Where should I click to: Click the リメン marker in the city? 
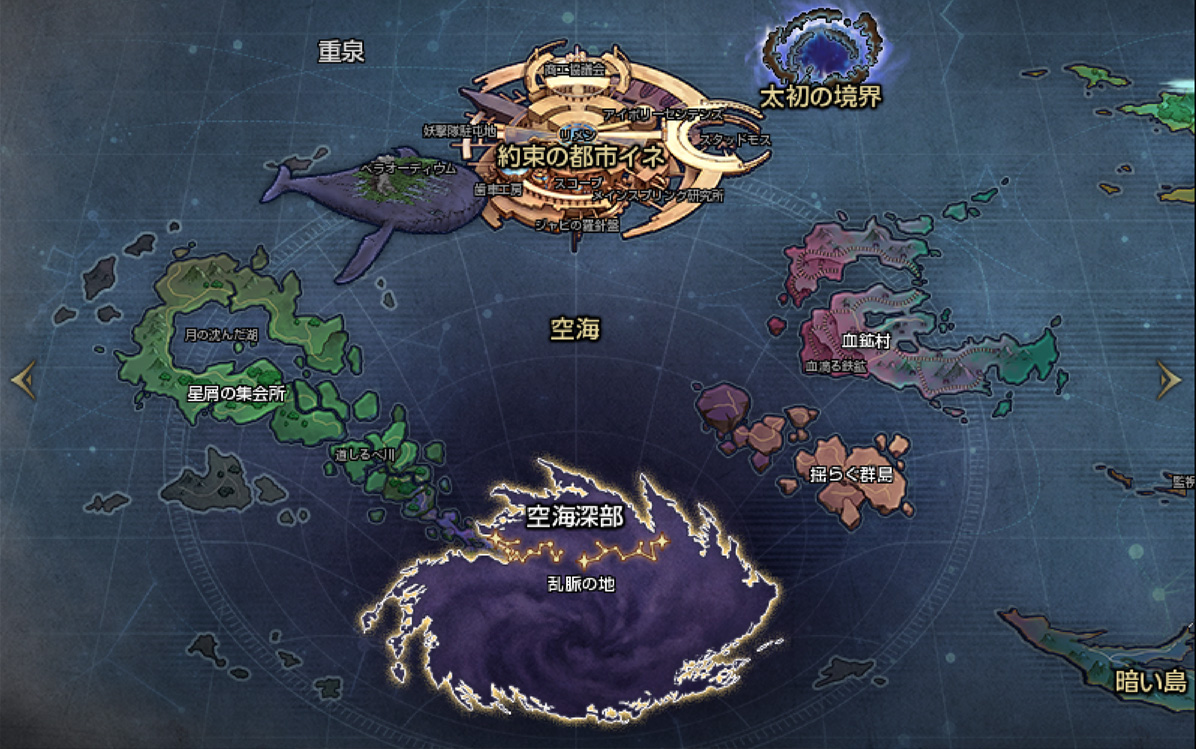(577, 134)
